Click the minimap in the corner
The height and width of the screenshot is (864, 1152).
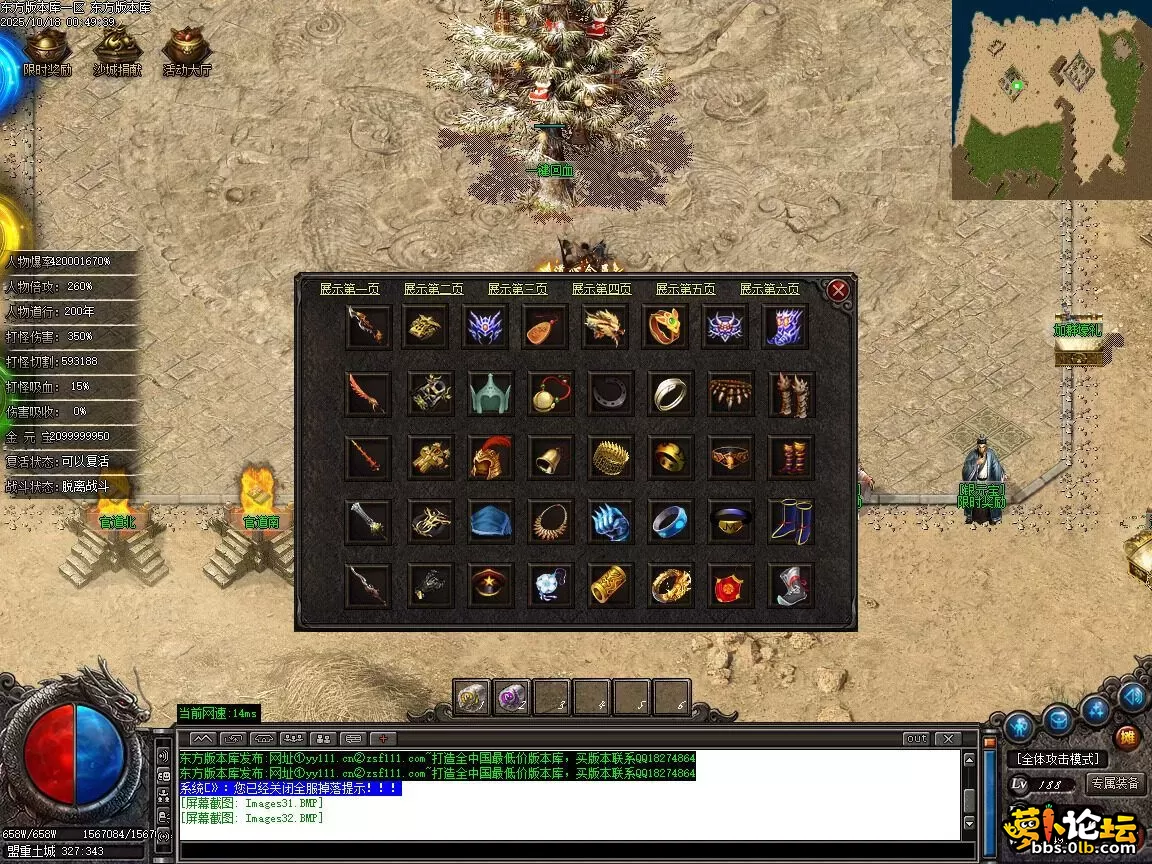[x=1050, y=100]
